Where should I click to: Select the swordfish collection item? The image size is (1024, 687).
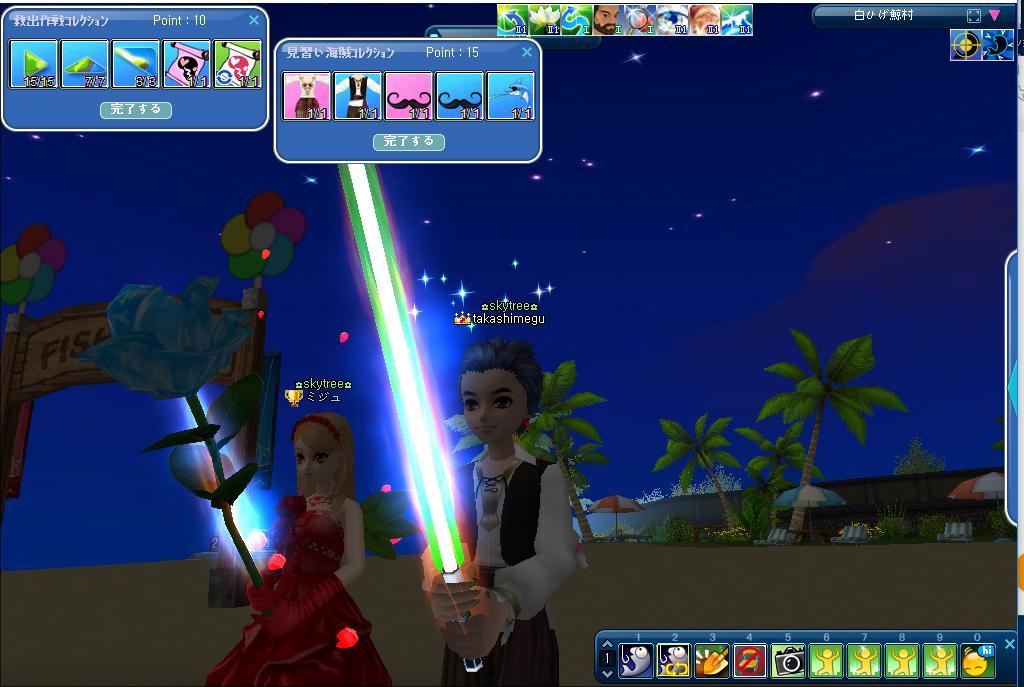pyautogui.click(x=510, y=96)
